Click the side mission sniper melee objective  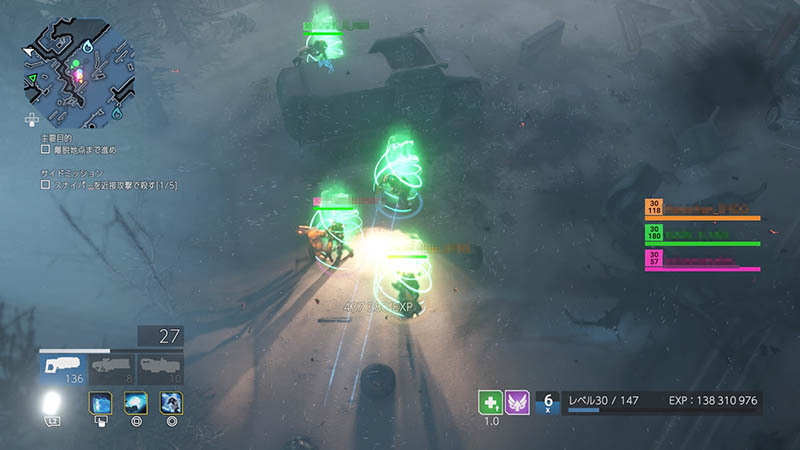pos(110,183)
